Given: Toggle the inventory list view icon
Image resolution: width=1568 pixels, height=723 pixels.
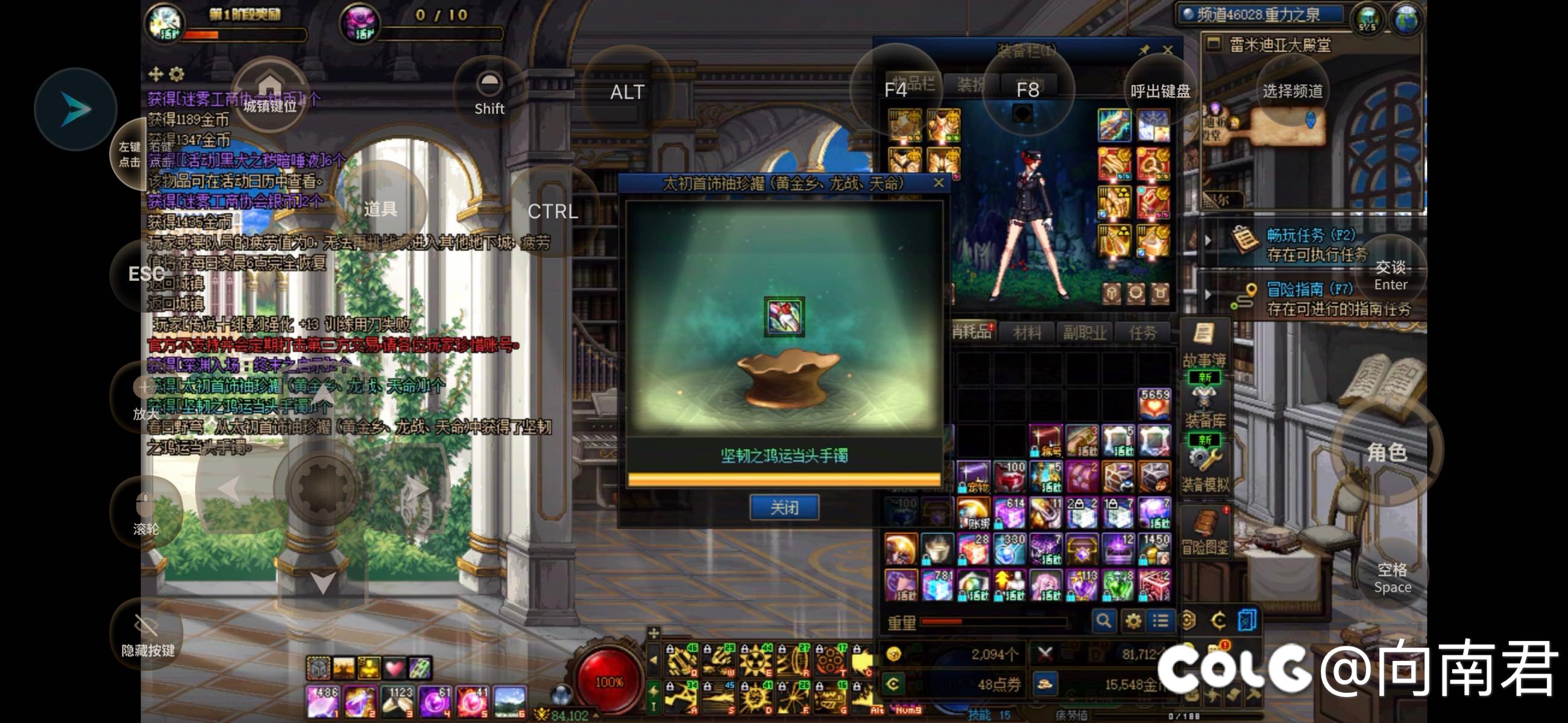Looking at the screenshot, I should (x=1160, y=621).
